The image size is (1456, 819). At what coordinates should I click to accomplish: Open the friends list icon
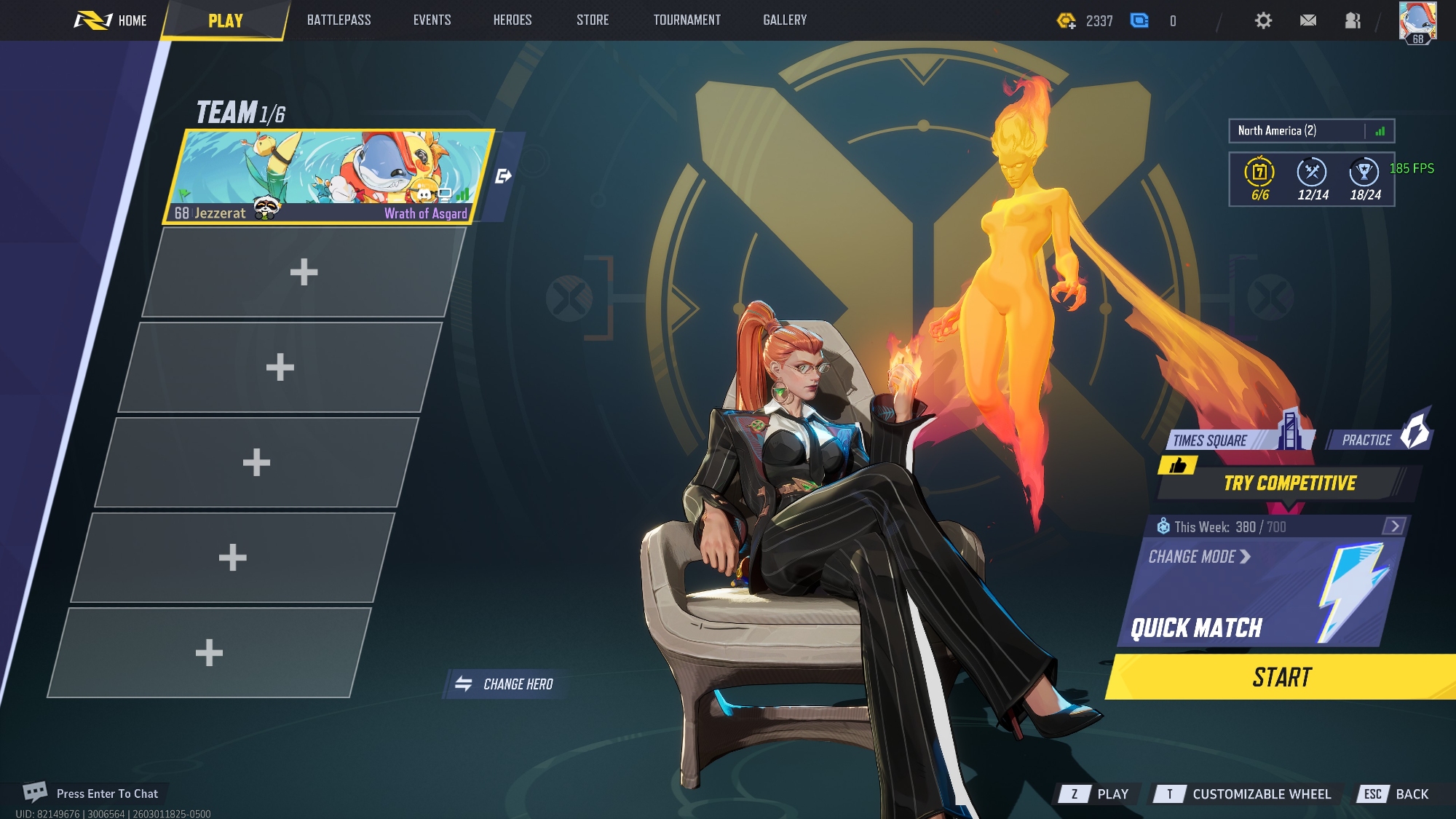(1353, 20)
